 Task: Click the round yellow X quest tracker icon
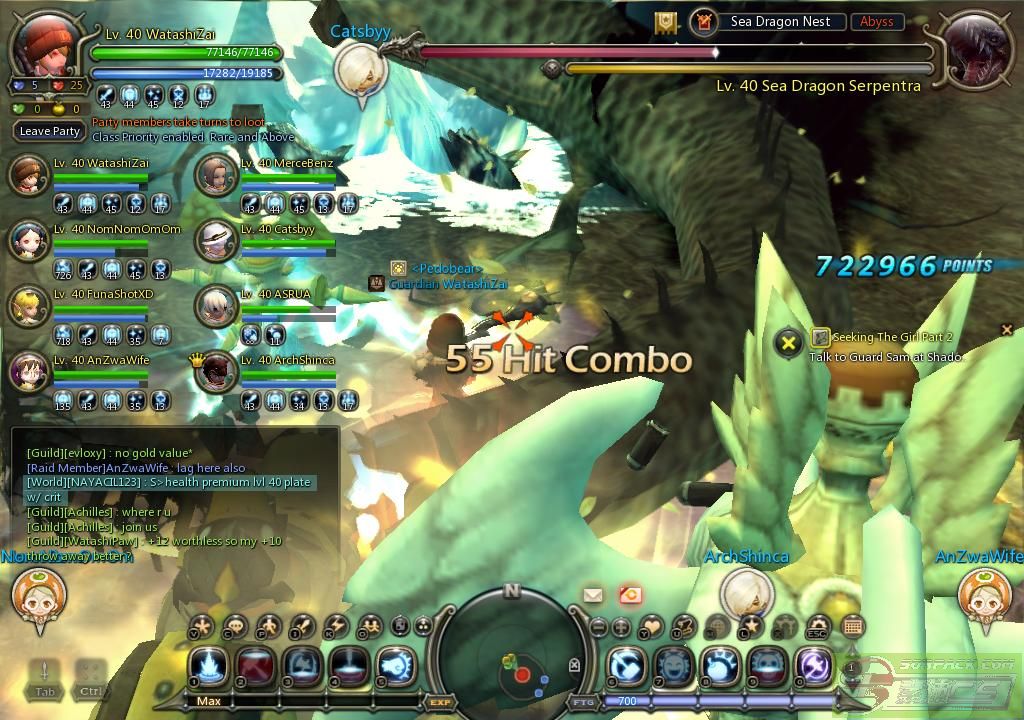789,343
